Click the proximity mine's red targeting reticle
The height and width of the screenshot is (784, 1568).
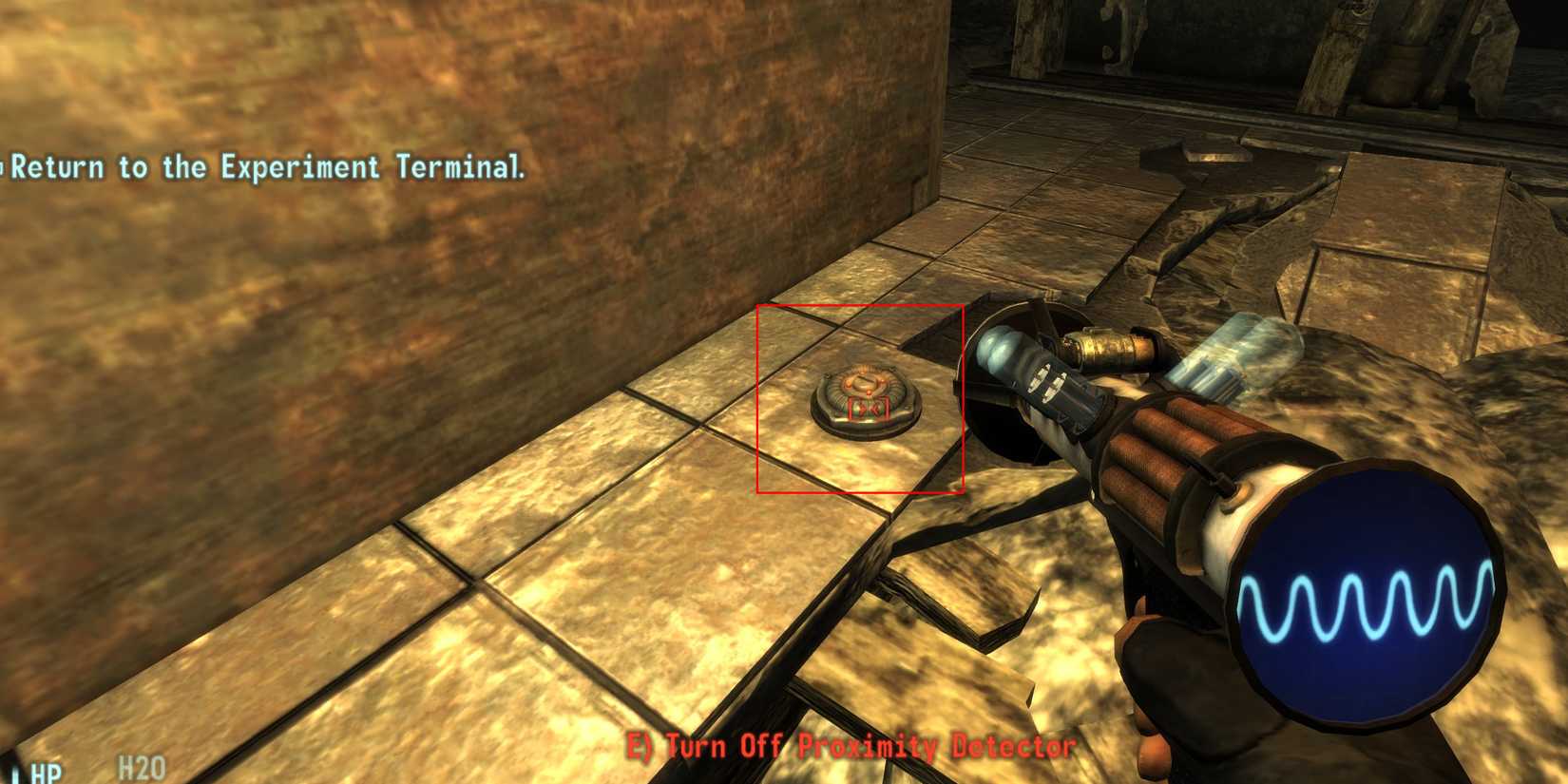[x=868, y=407]
